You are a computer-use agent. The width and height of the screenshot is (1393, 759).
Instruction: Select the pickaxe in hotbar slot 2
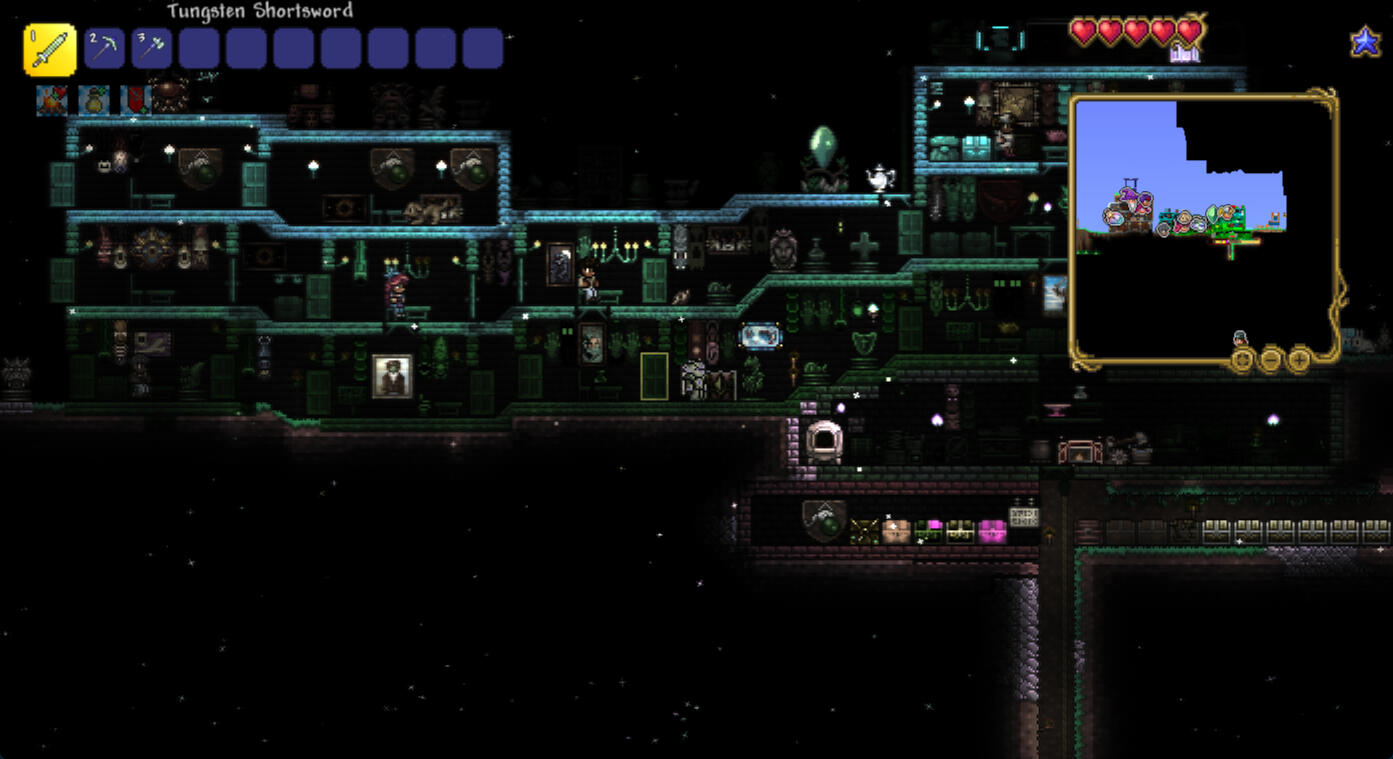tap(105, 49)
